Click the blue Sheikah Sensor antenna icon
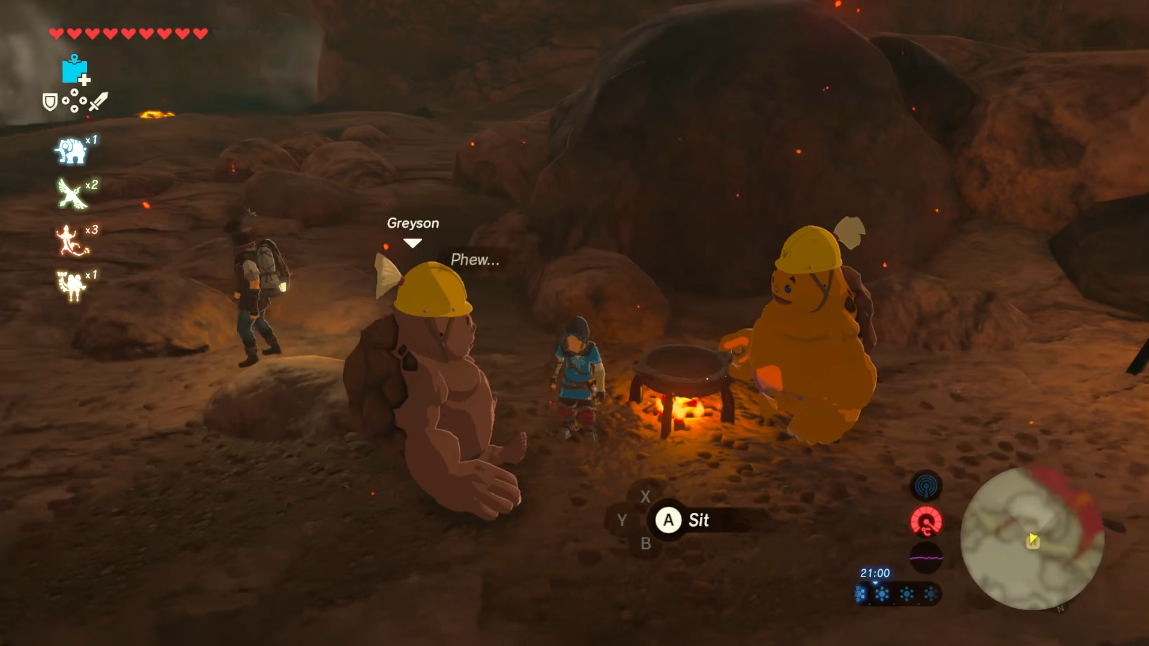The image size is (1149, 646). click(926, 487)
